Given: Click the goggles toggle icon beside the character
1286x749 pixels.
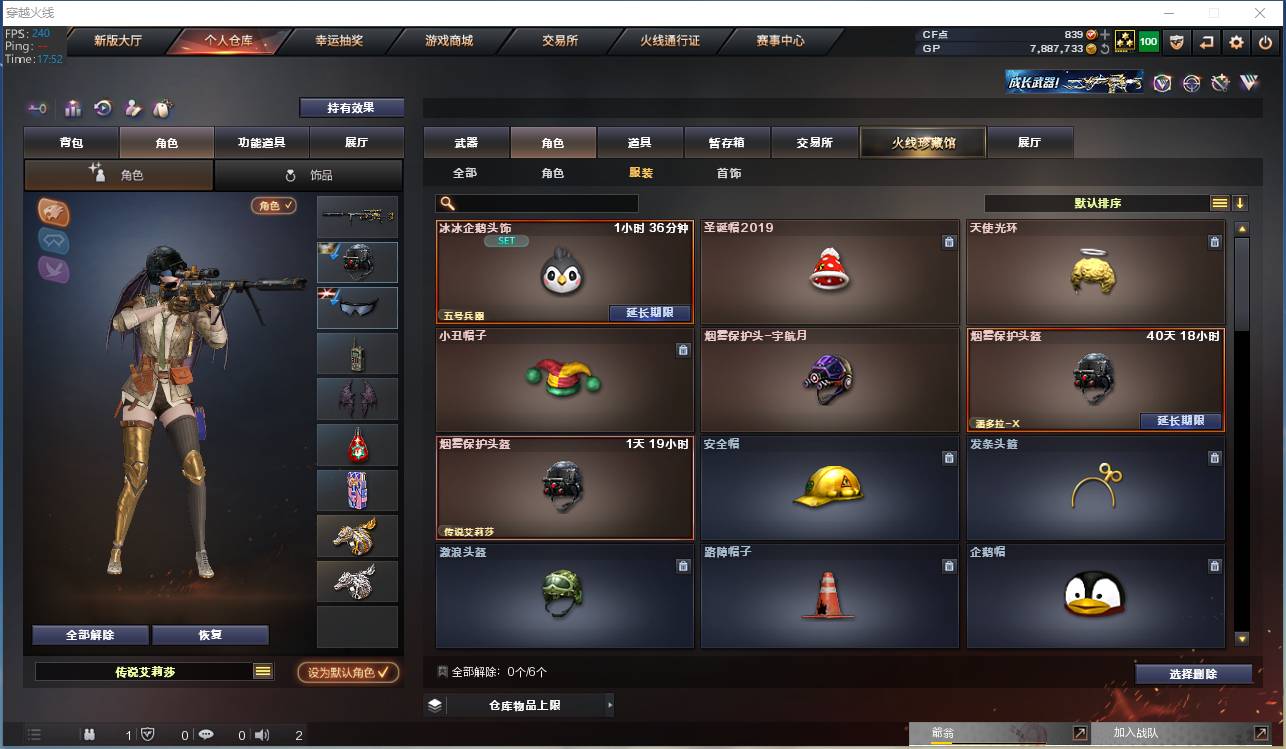Looking at the screenshot, I should (52, 240).
